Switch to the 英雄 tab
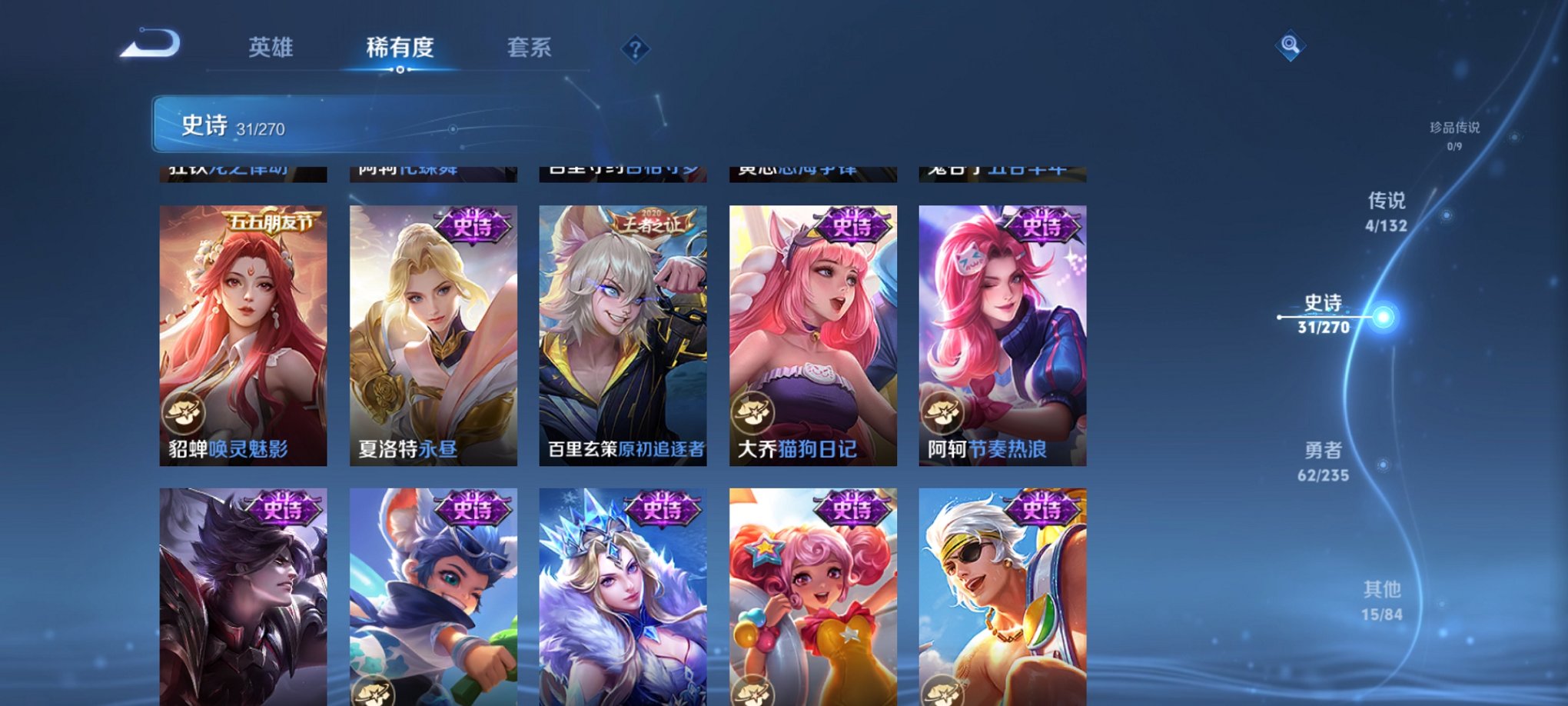 click(271, 48)
